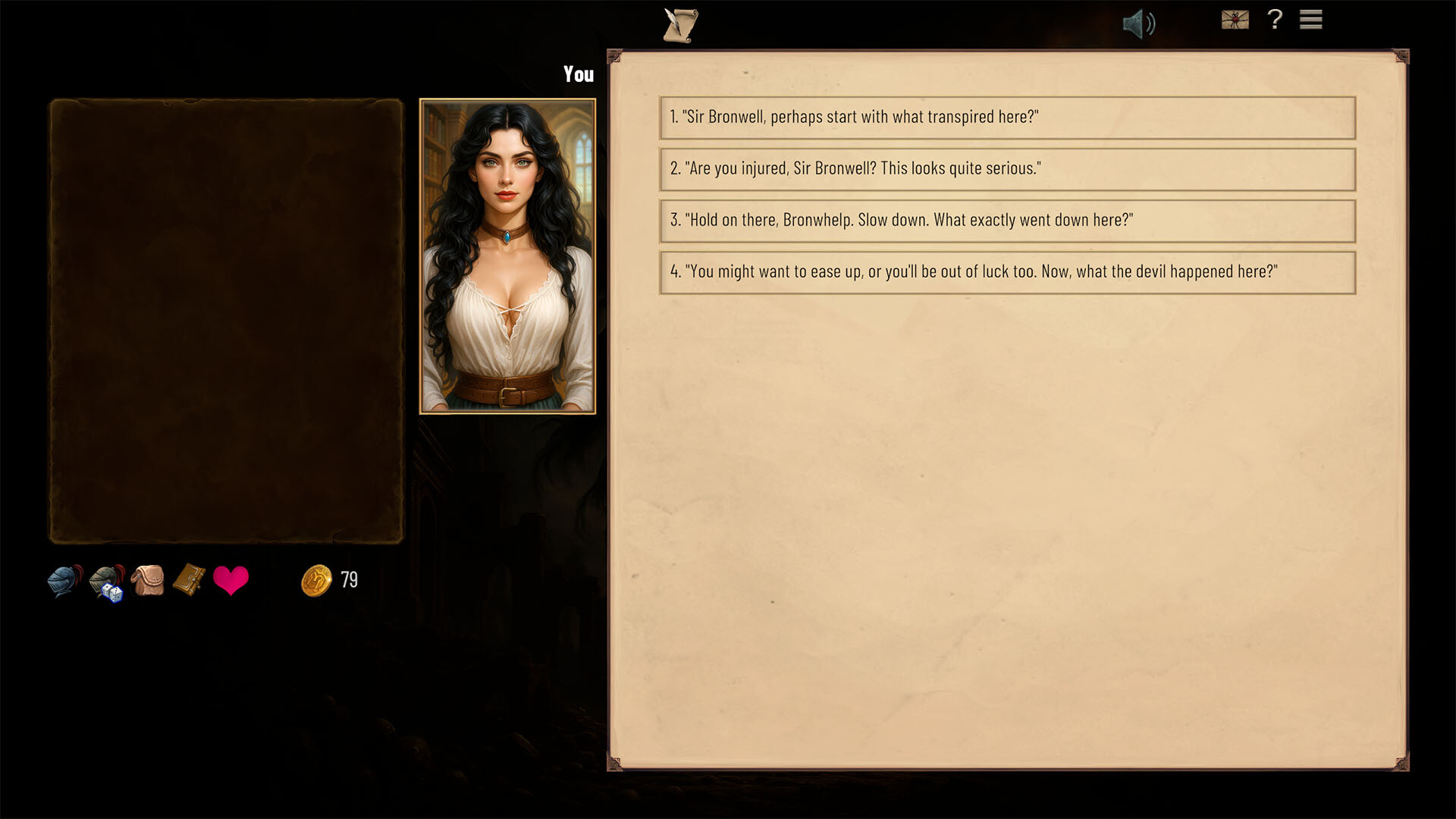Open the brown journal book
This screenshot has height=819, width=1456.
(189, 580)
